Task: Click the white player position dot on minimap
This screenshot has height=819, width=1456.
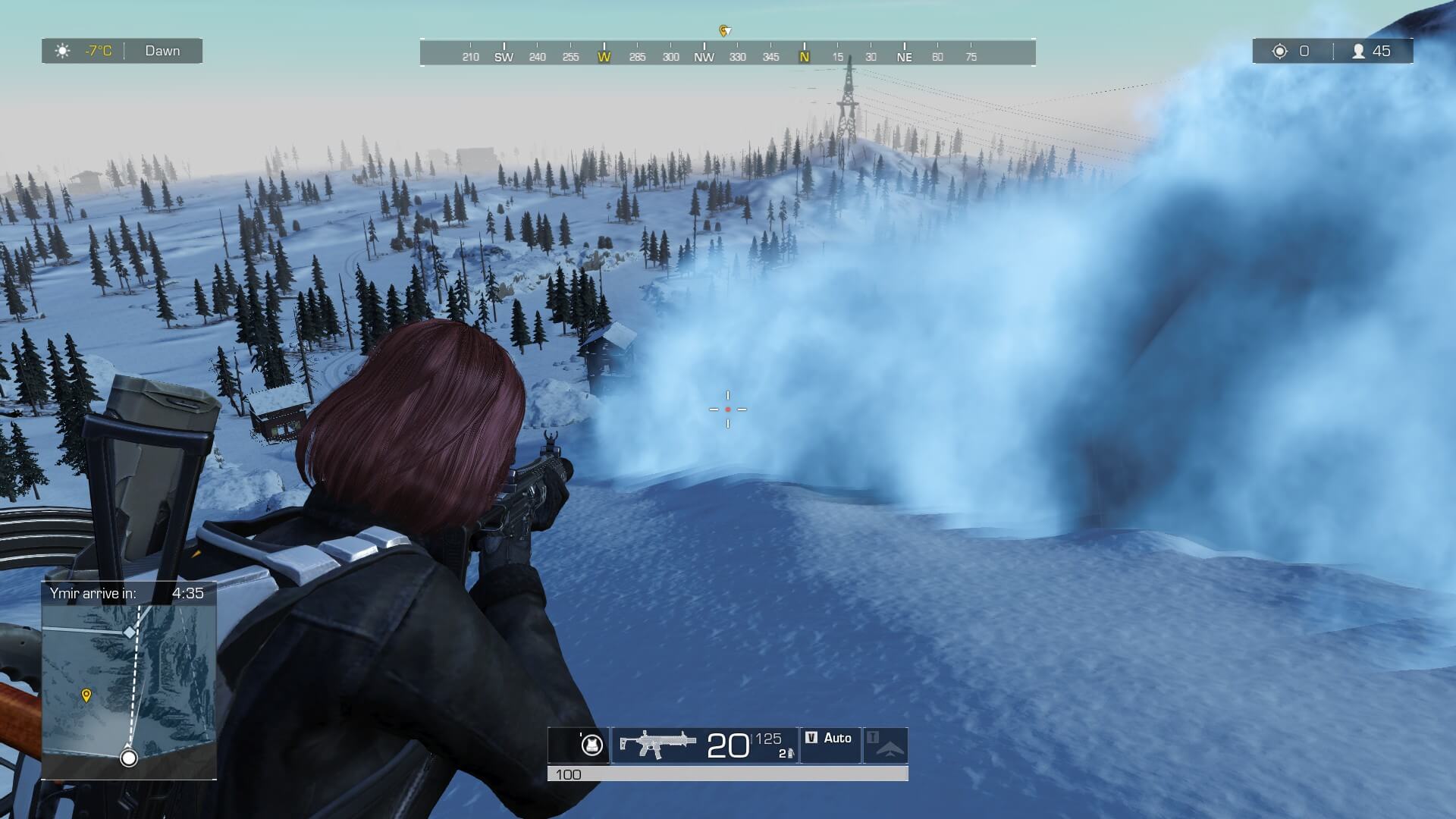Action: 129,758
